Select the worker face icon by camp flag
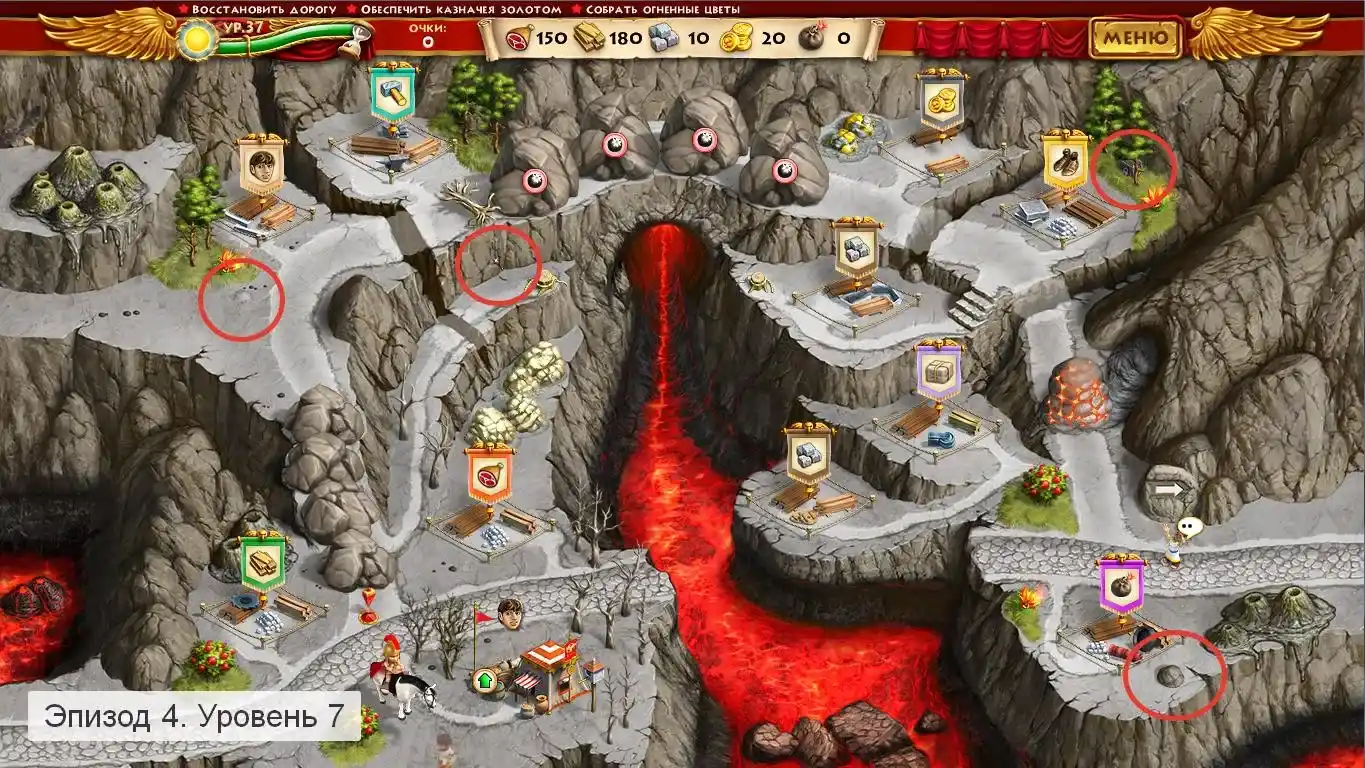This screenshot has height=768, width=1365. [511, 612]
